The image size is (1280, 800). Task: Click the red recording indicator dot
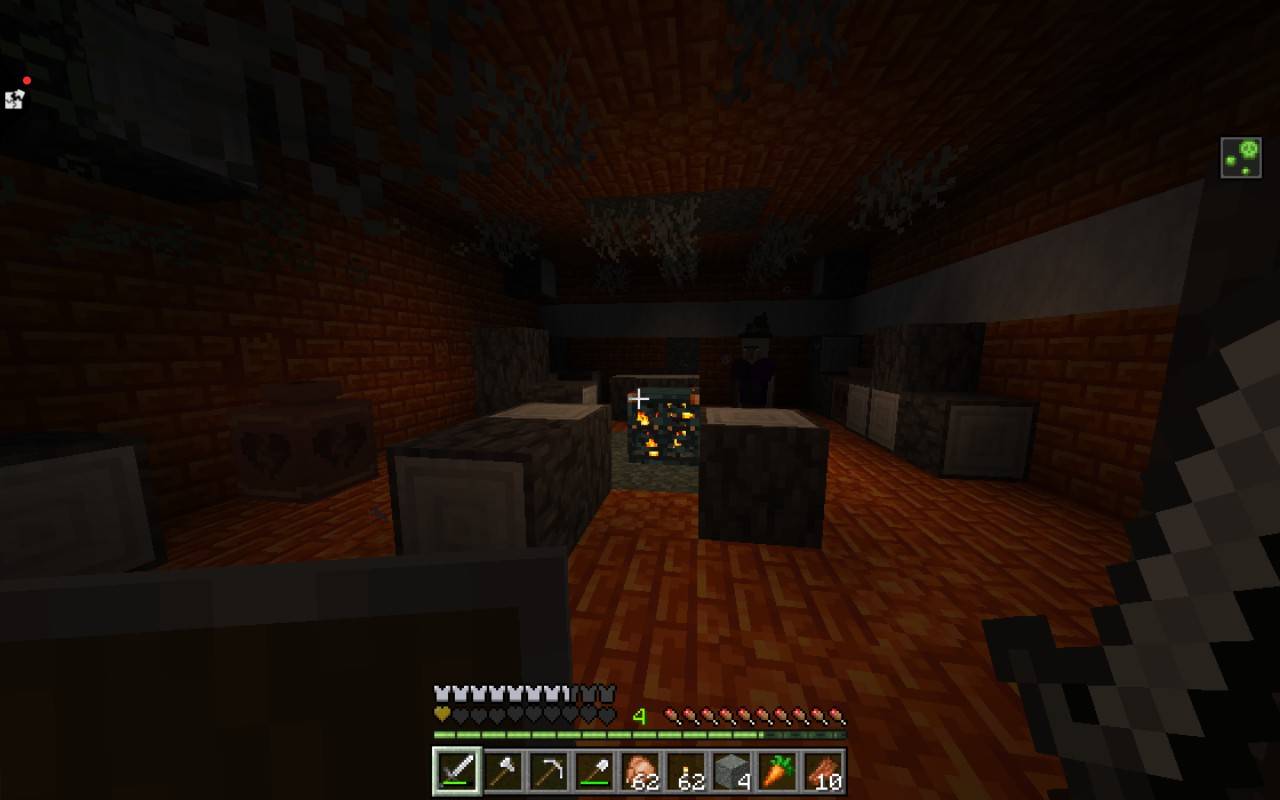[x=25, y=79]
